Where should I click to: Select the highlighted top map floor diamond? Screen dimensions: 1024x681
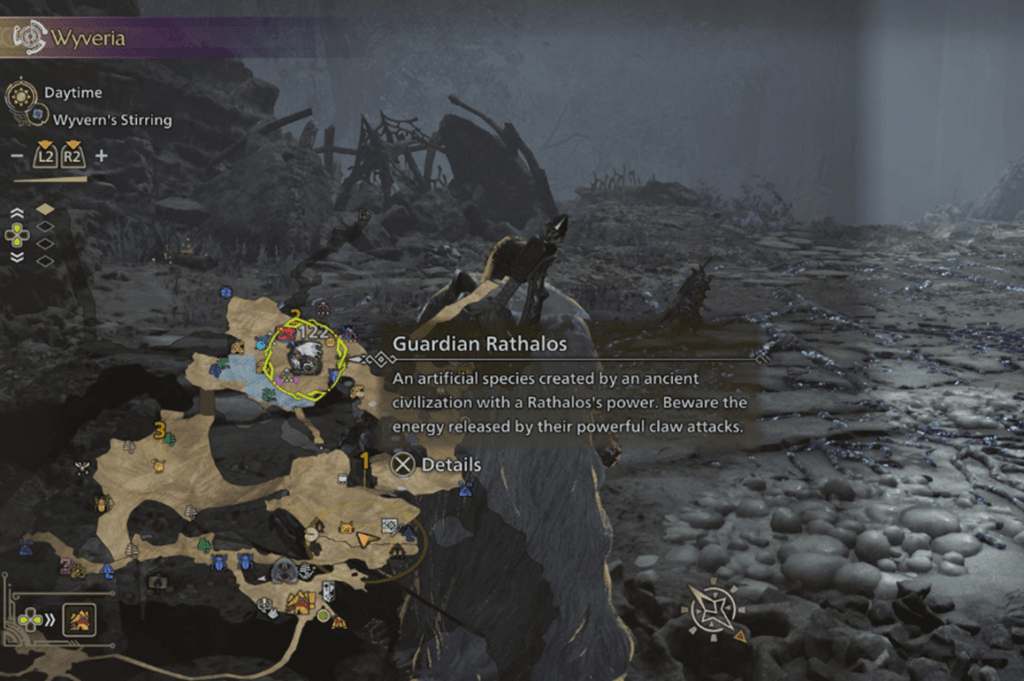(45, 210)
